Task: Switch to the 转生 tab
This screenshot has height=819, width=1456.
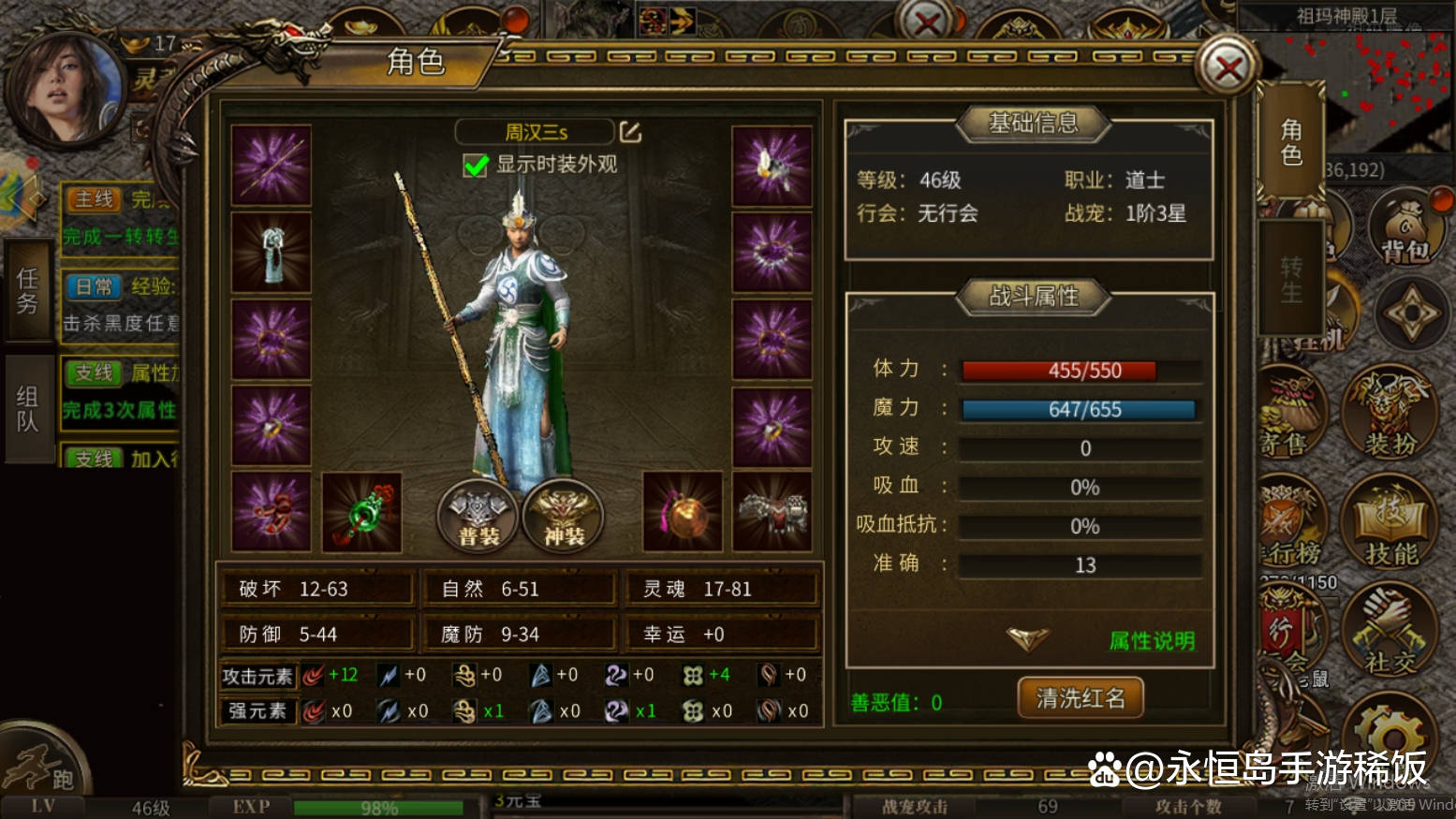Action: coord(1290,279)
